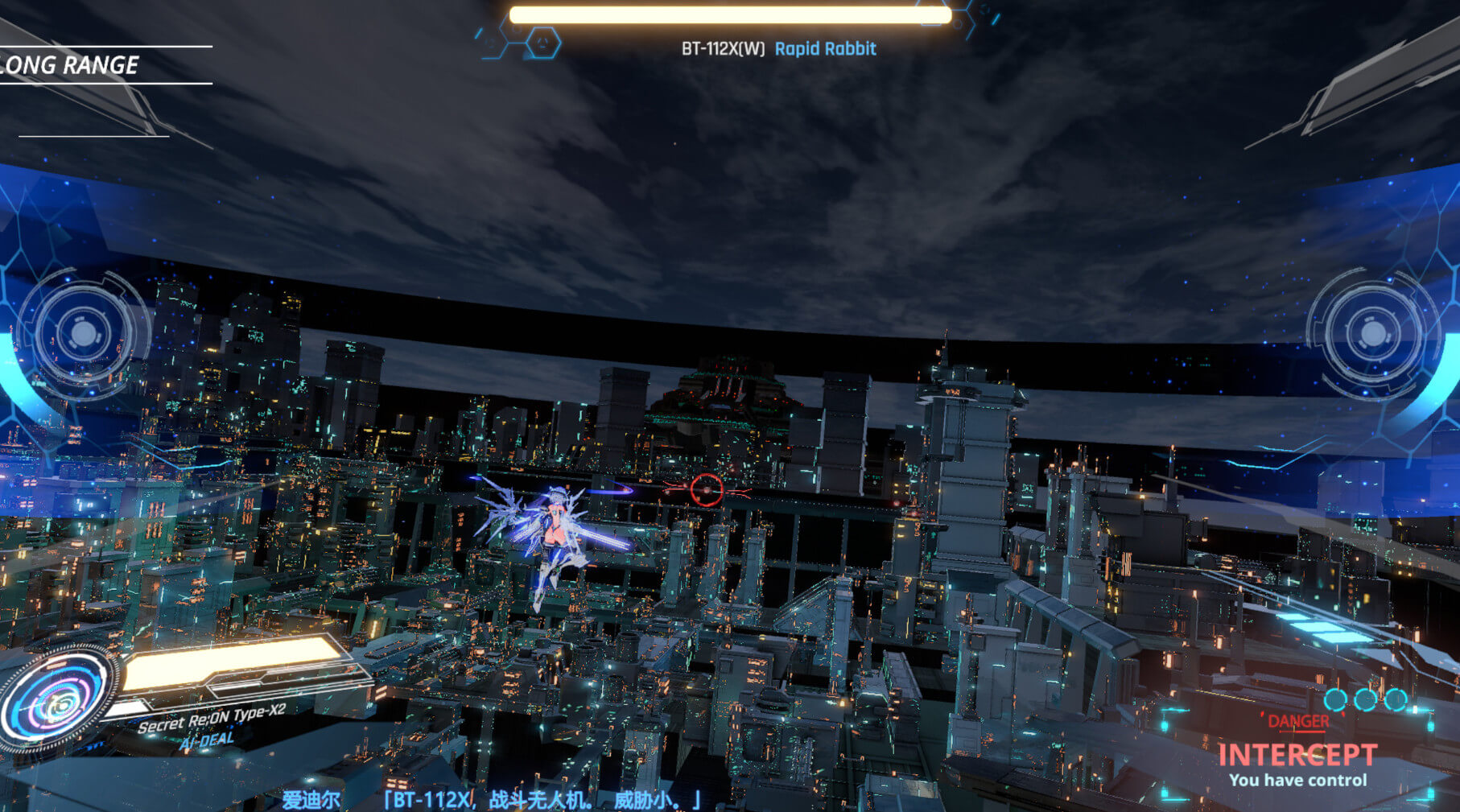Click the LONG RANGE weapon mode label
The height and width of the screenshot is (812, 1460).
[71, 65]
